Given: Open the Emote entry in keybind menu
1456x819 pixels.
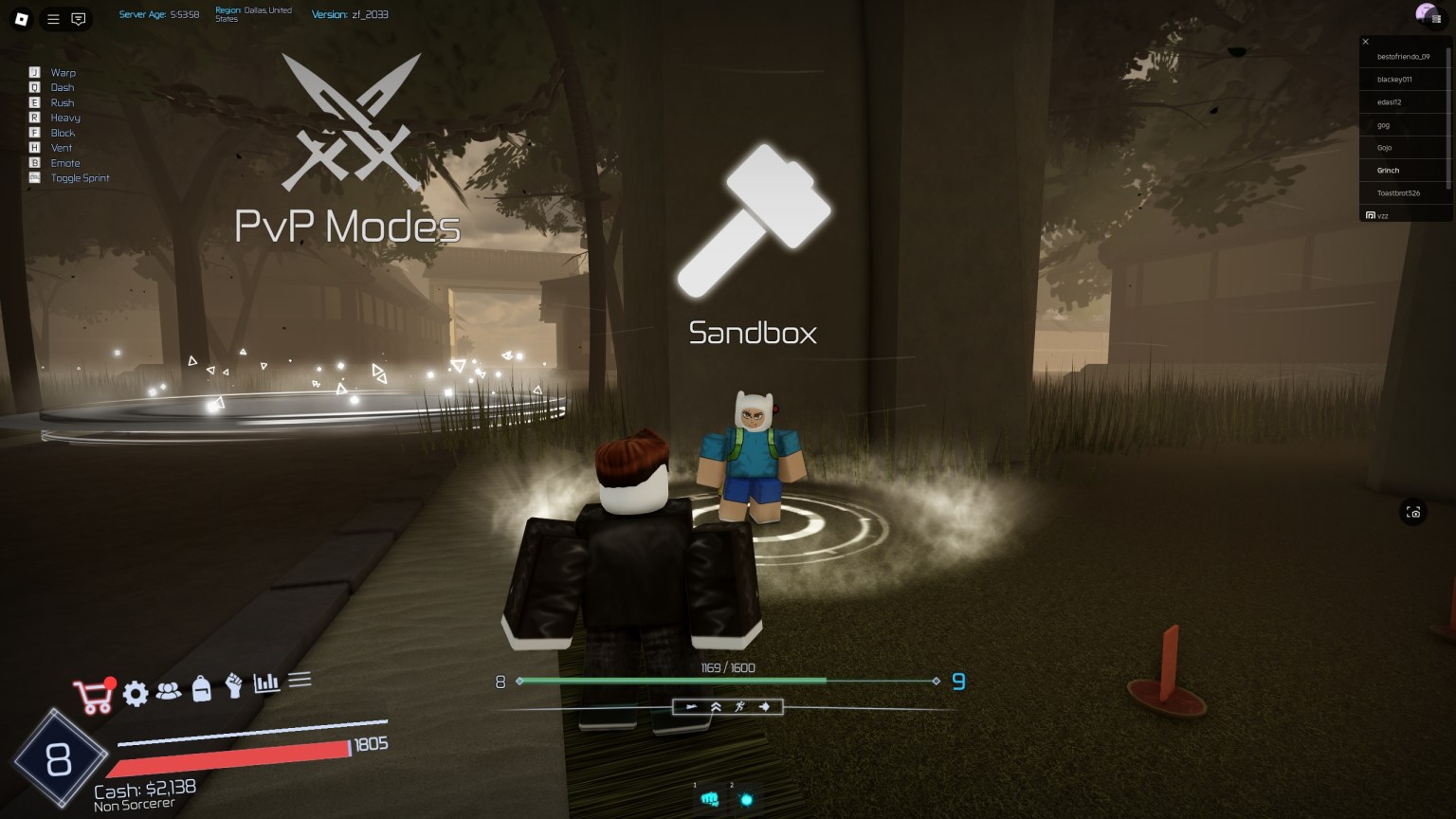Looking at the screenshot, I should 65,162.
